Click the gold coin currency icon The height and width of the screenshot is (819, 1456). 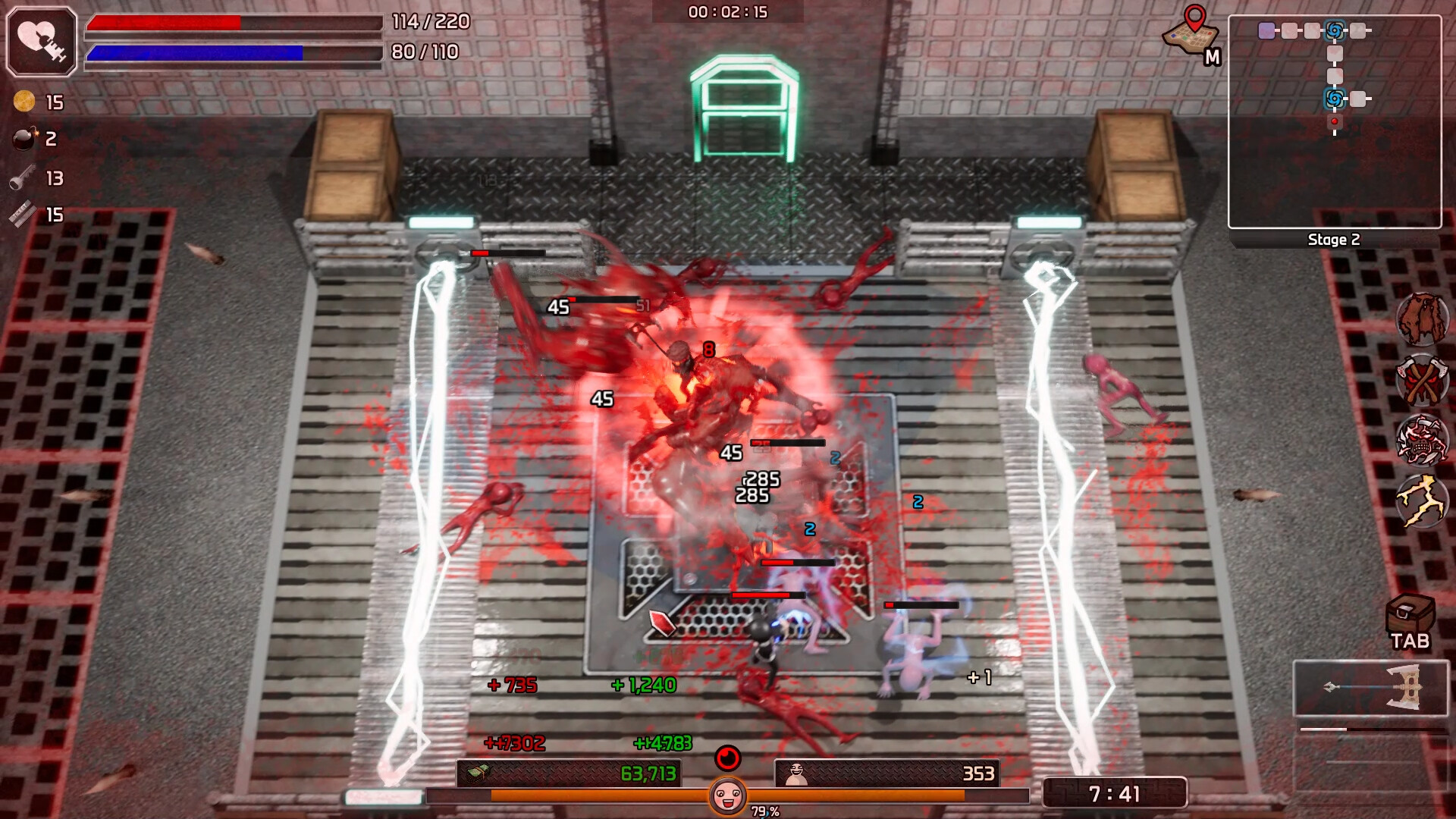pyautogui.click(x=25, y=102)
